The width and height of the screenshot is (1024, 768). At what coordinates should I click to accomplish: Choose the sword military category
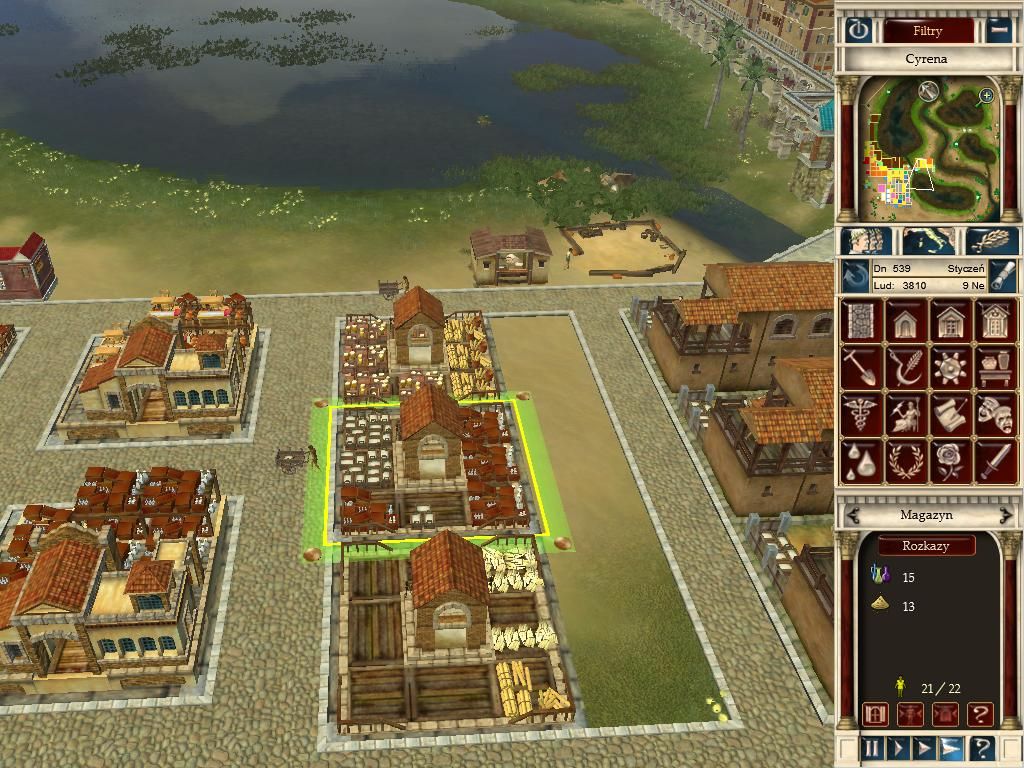click(996, 460)
